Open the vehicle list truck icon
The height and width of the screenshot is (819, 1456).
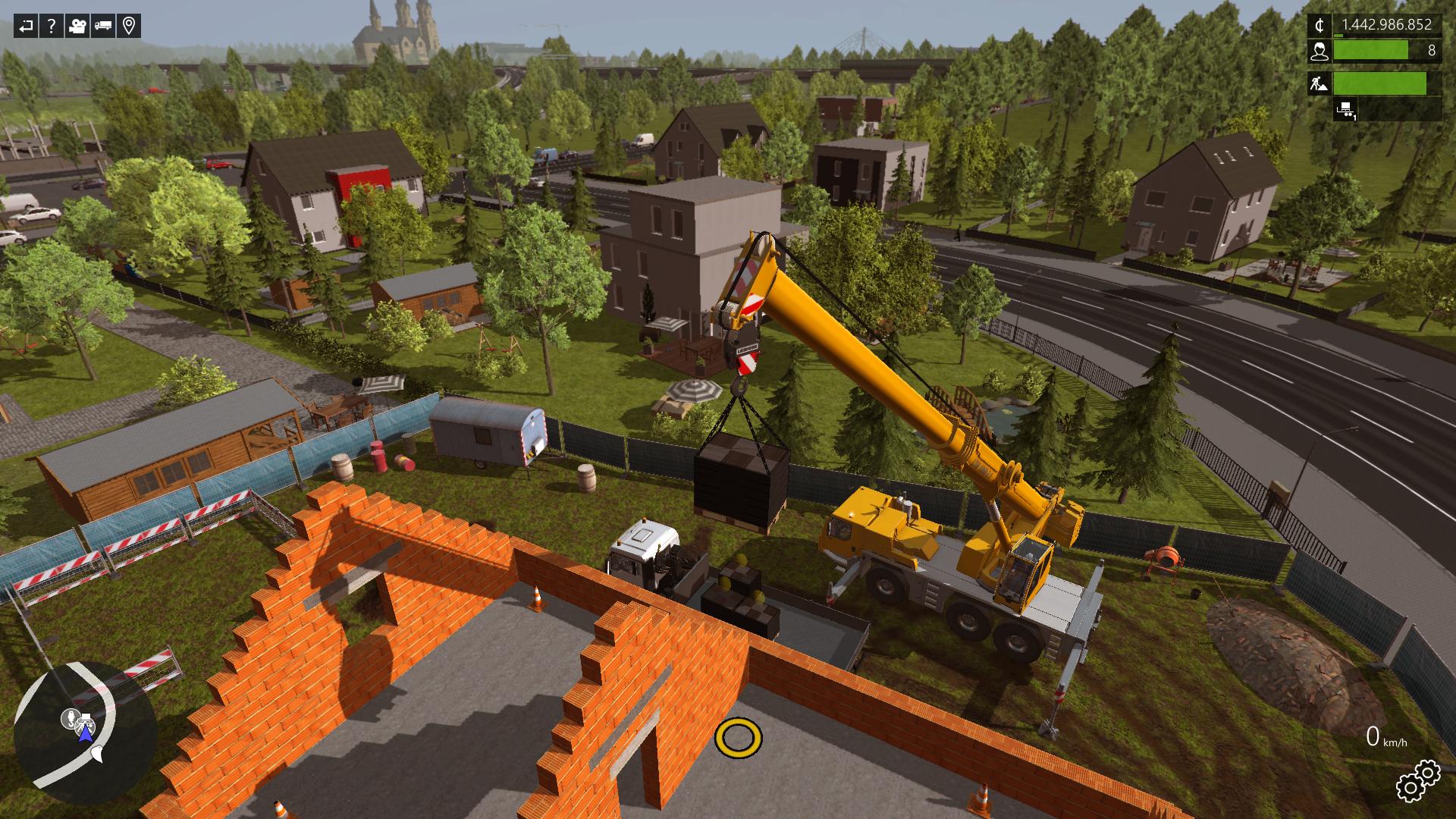(103, 27)
